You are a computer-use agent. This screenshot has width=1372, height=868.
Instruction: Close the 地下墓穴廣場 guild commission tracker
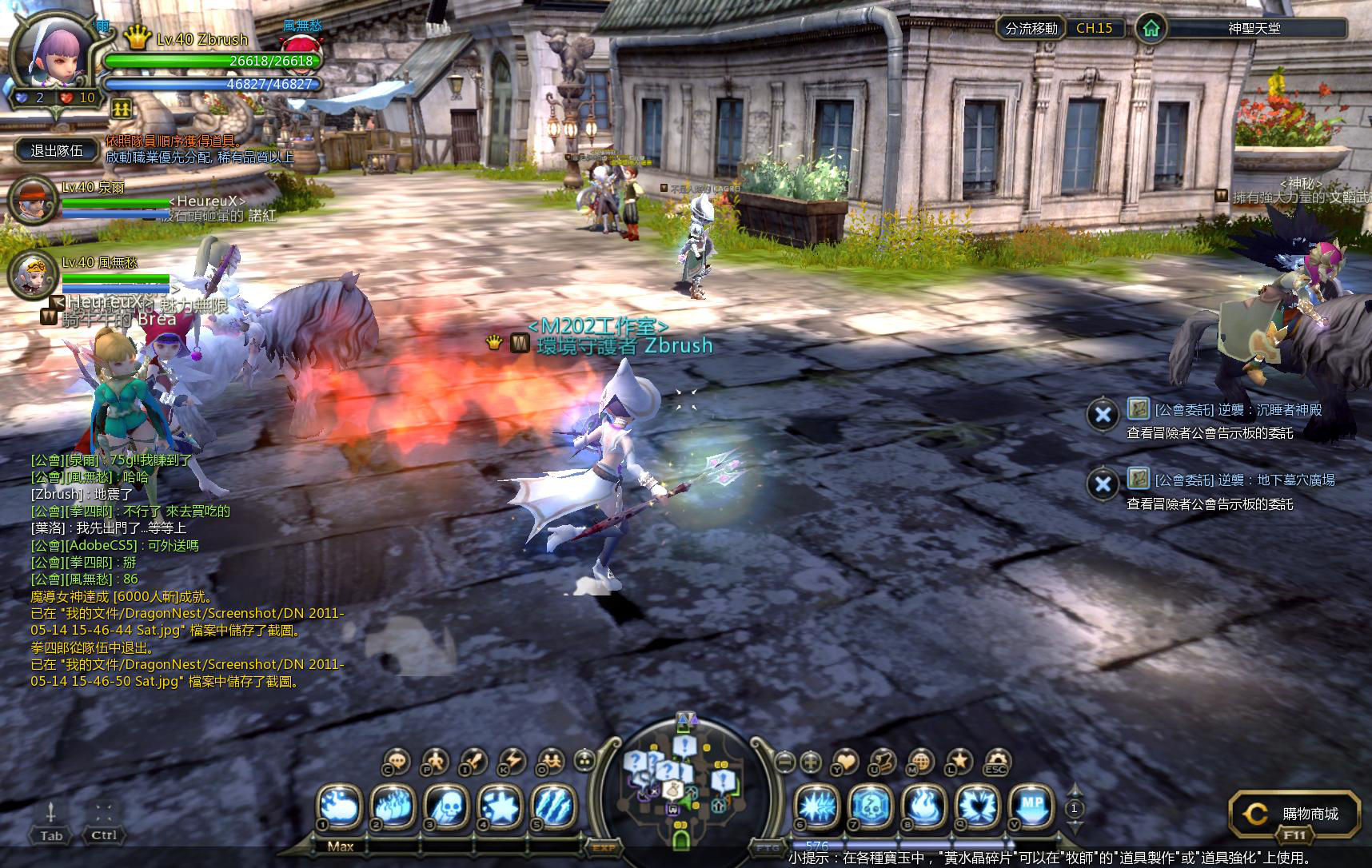[x=1103, y=484]
